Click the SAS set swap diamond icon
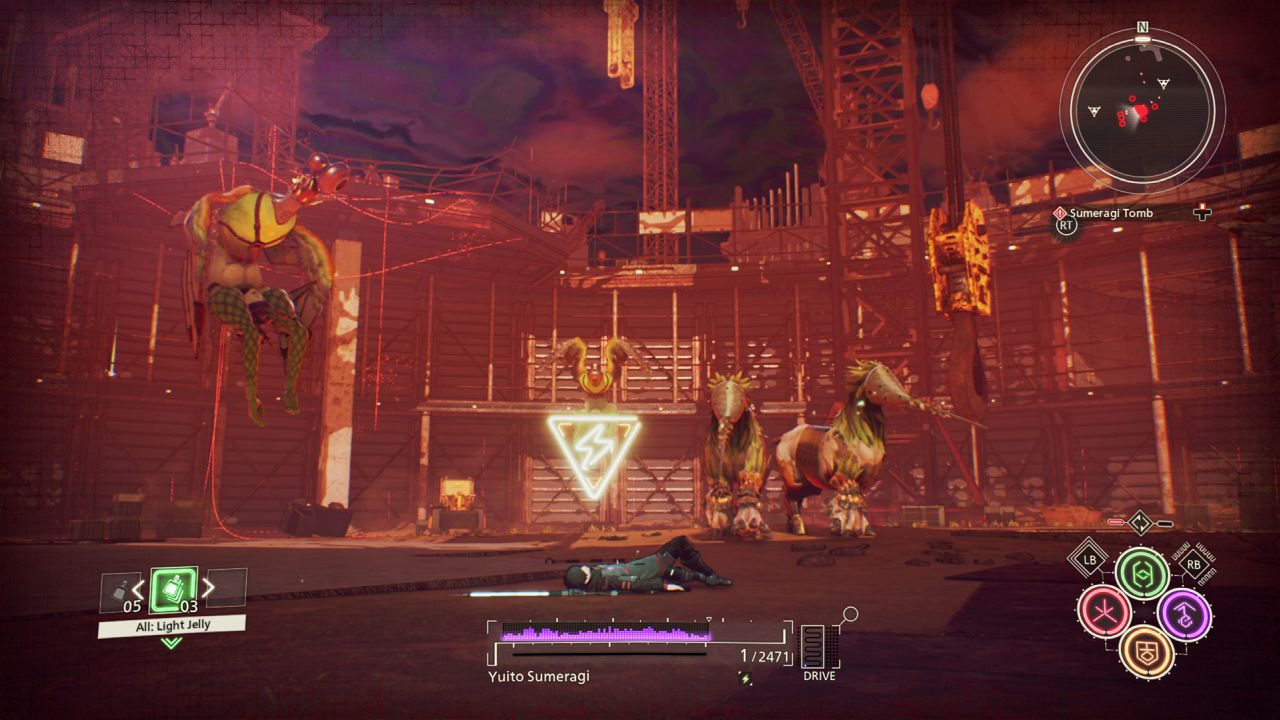Viewport: 1280px width, 720px height. click(x=1141, y=522)
